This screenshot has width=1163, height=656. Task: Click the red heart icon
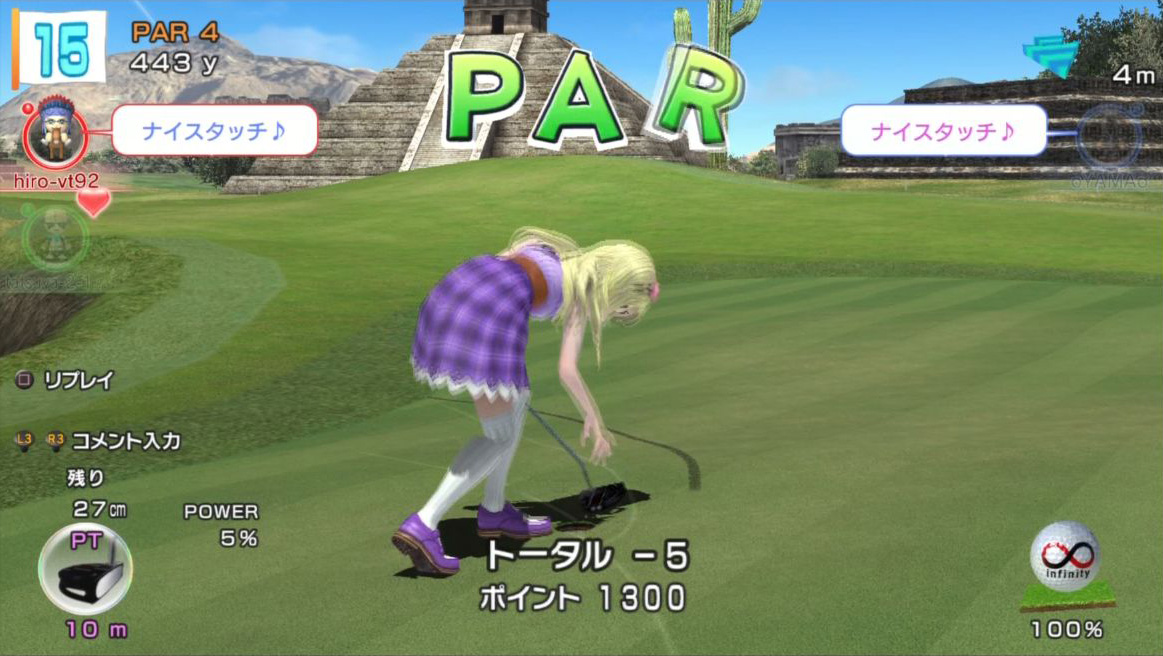(94, 203)
